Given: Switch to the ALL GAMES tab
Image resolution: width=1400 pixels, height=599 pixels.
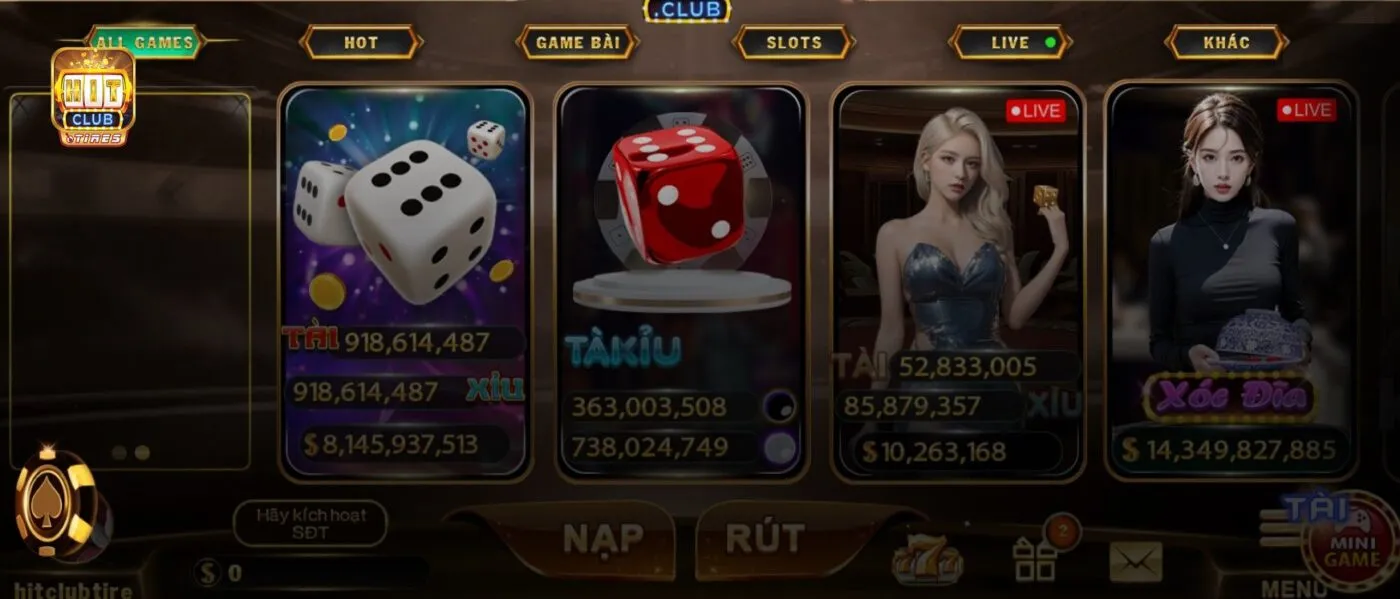Looking at the screenshot, I should tap(148, 43).
